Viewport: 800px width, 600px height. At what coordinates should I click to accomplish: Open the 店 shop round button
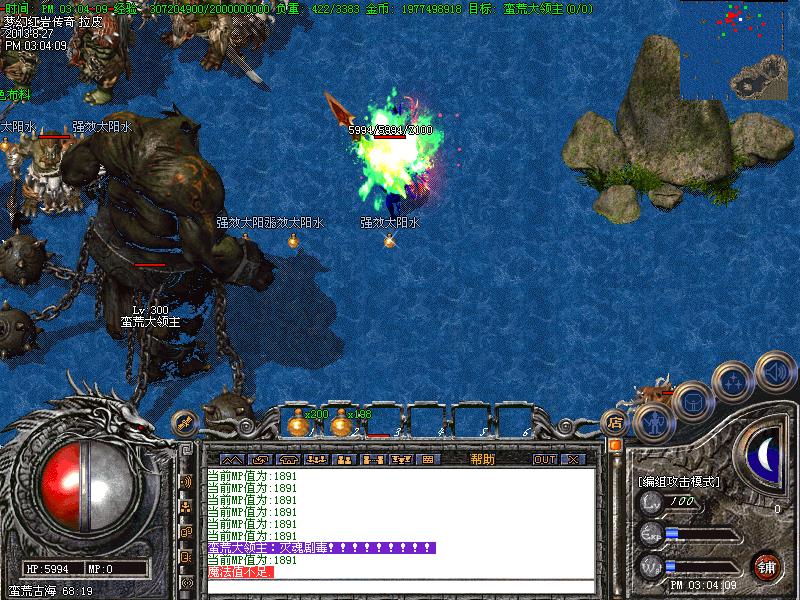click(615, 423)
